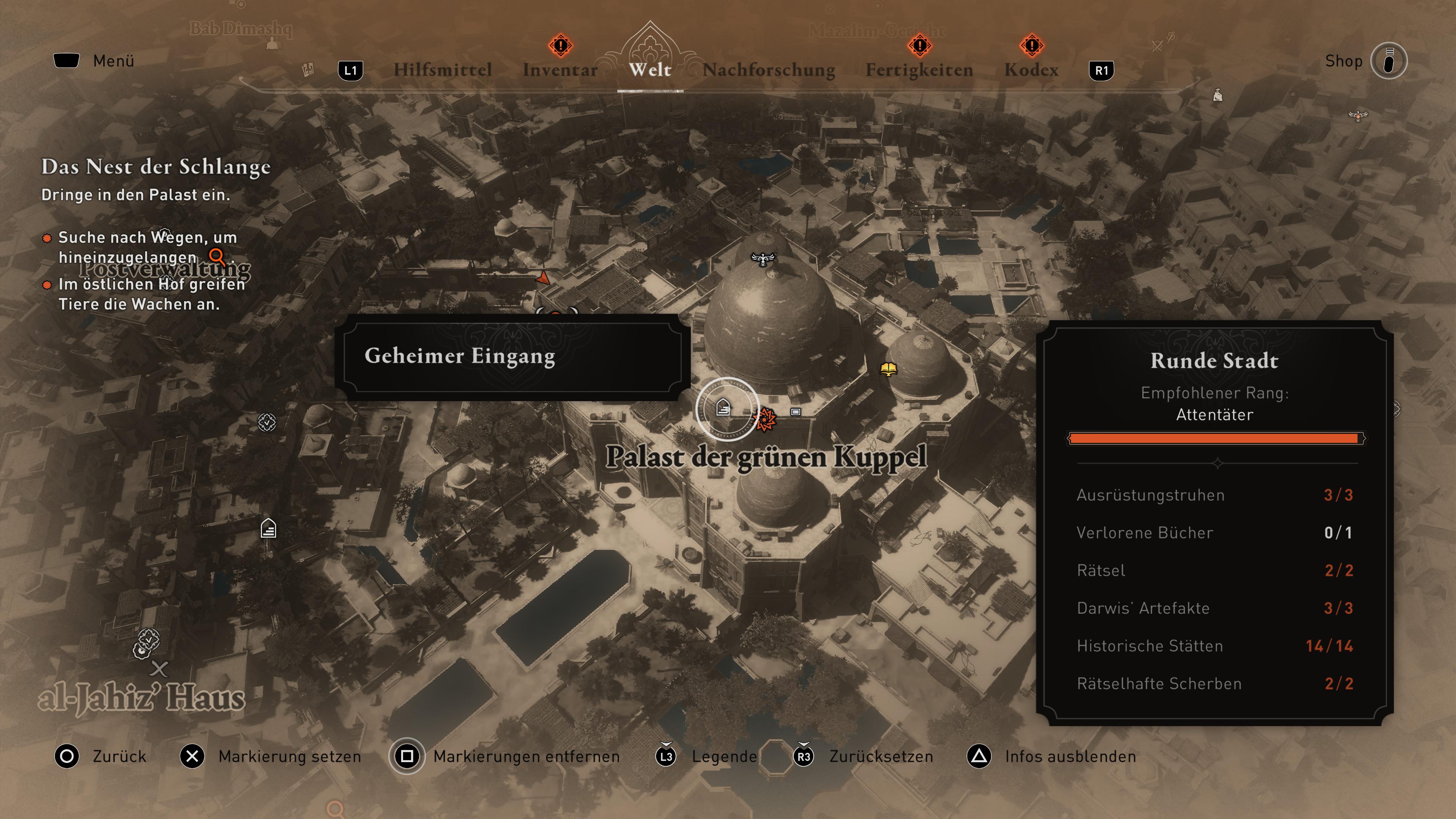
Task: Select the Das Nest der Schlange quest tracker
Action: (156, 167)
